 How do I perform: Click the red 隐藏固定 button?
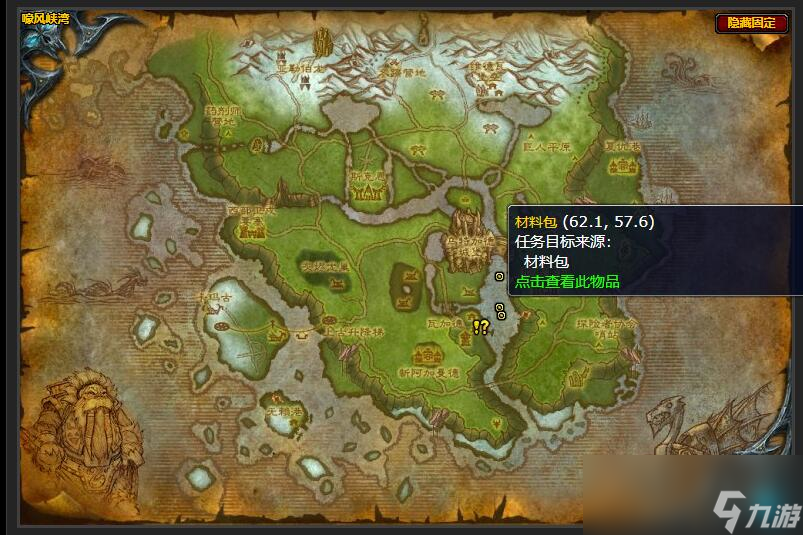click(751, 22)
